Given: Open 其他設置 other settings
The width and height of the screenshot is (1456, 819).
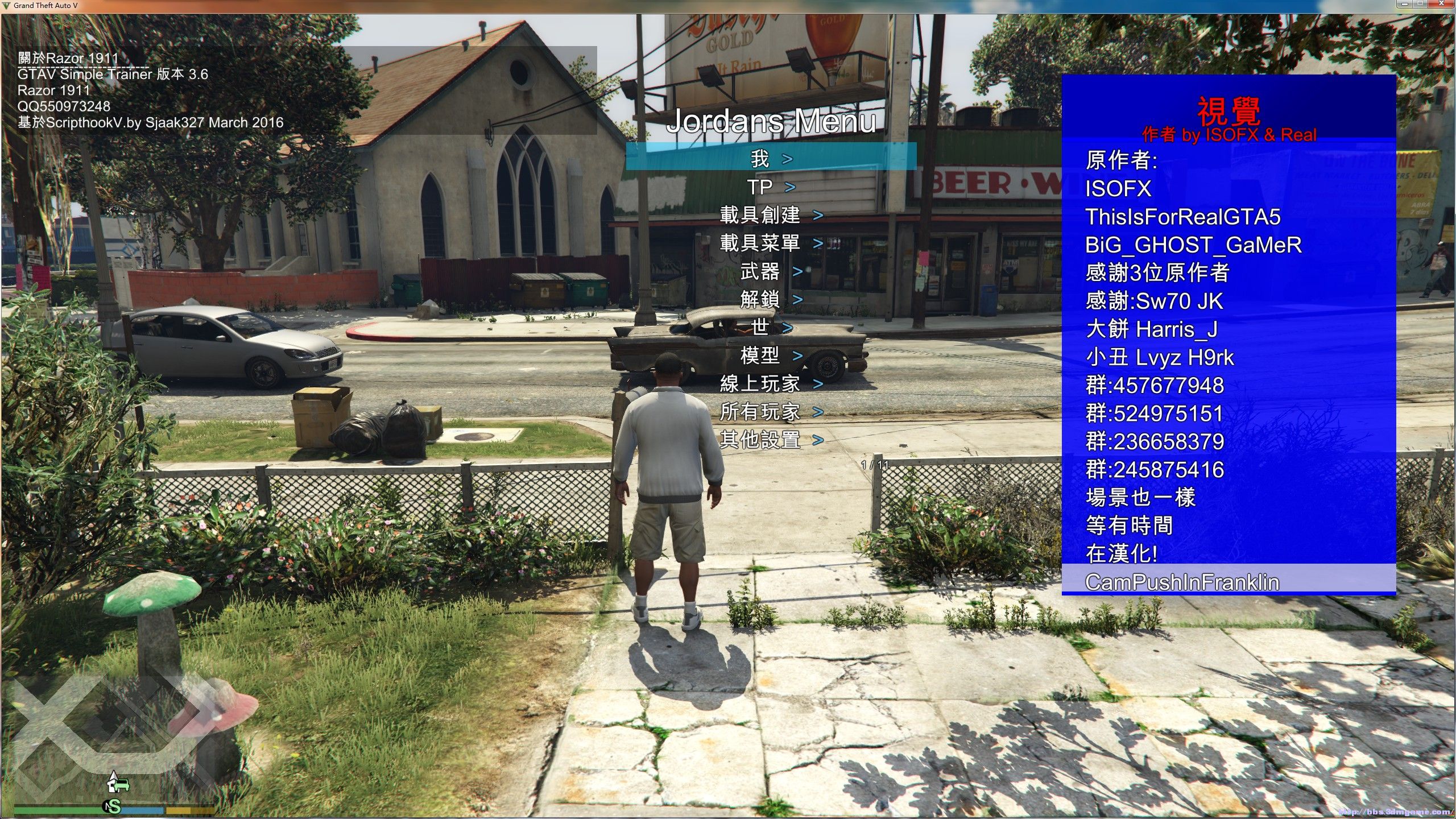Looking at the screenshot, I should point(771,440).
